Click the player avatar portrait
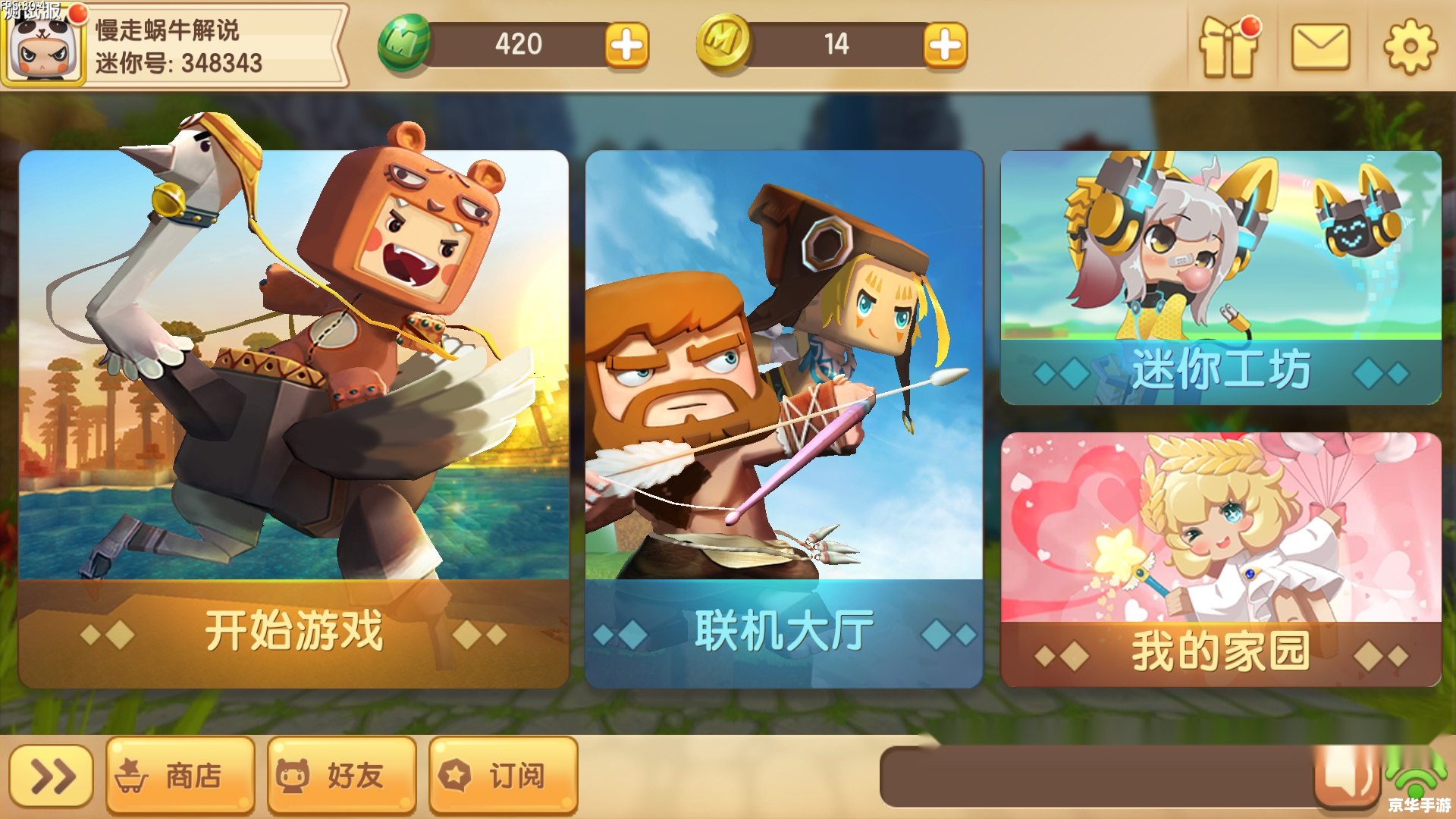Screen dimensions: 1456x819 tap(44, 47)
